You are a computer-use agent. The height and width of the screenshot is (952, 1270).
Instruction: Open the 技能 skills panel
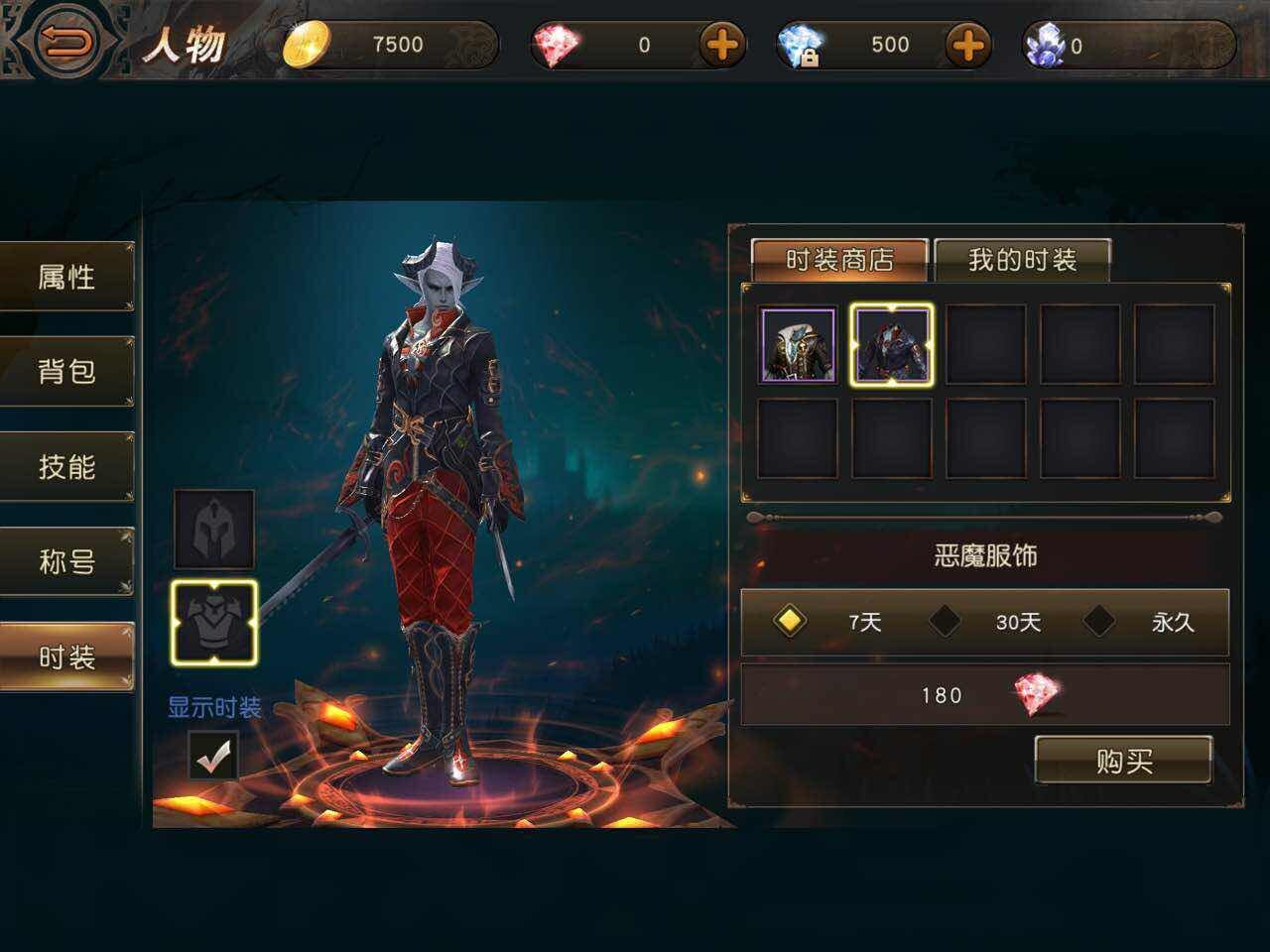tap(66, 464)
